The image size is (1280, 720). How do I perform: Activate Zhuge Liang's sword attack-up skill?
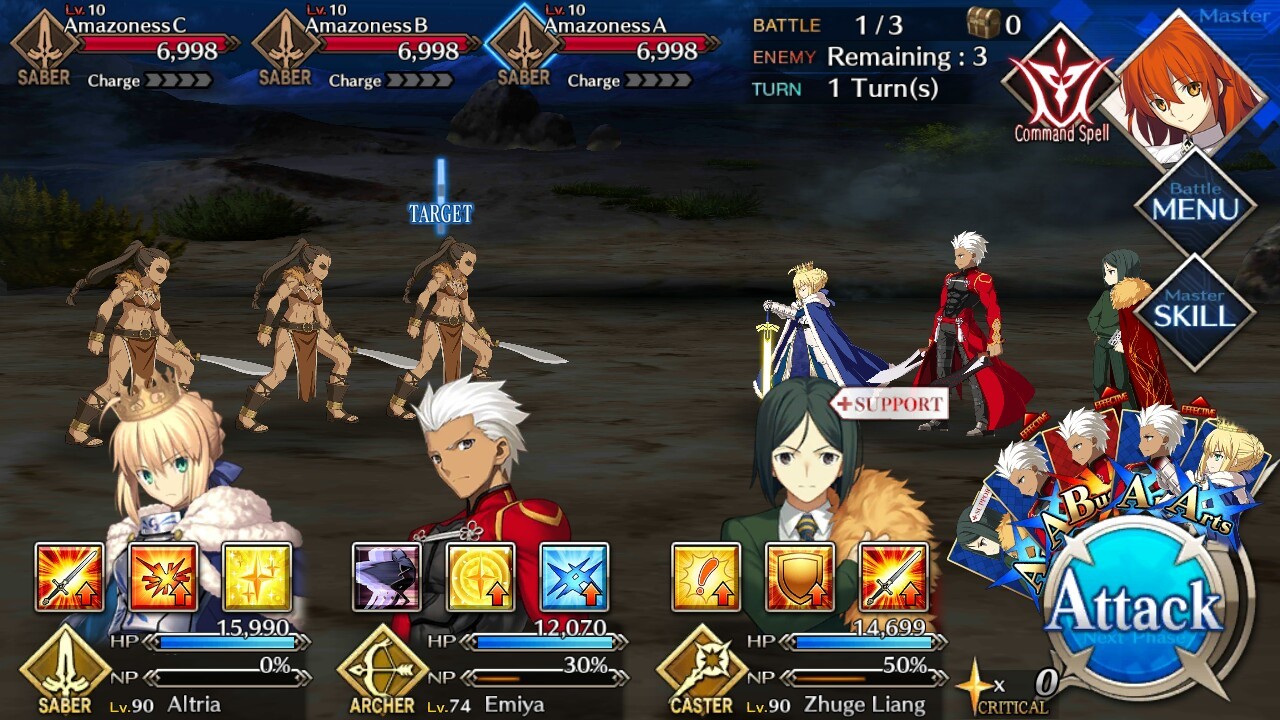click(893, 577)
